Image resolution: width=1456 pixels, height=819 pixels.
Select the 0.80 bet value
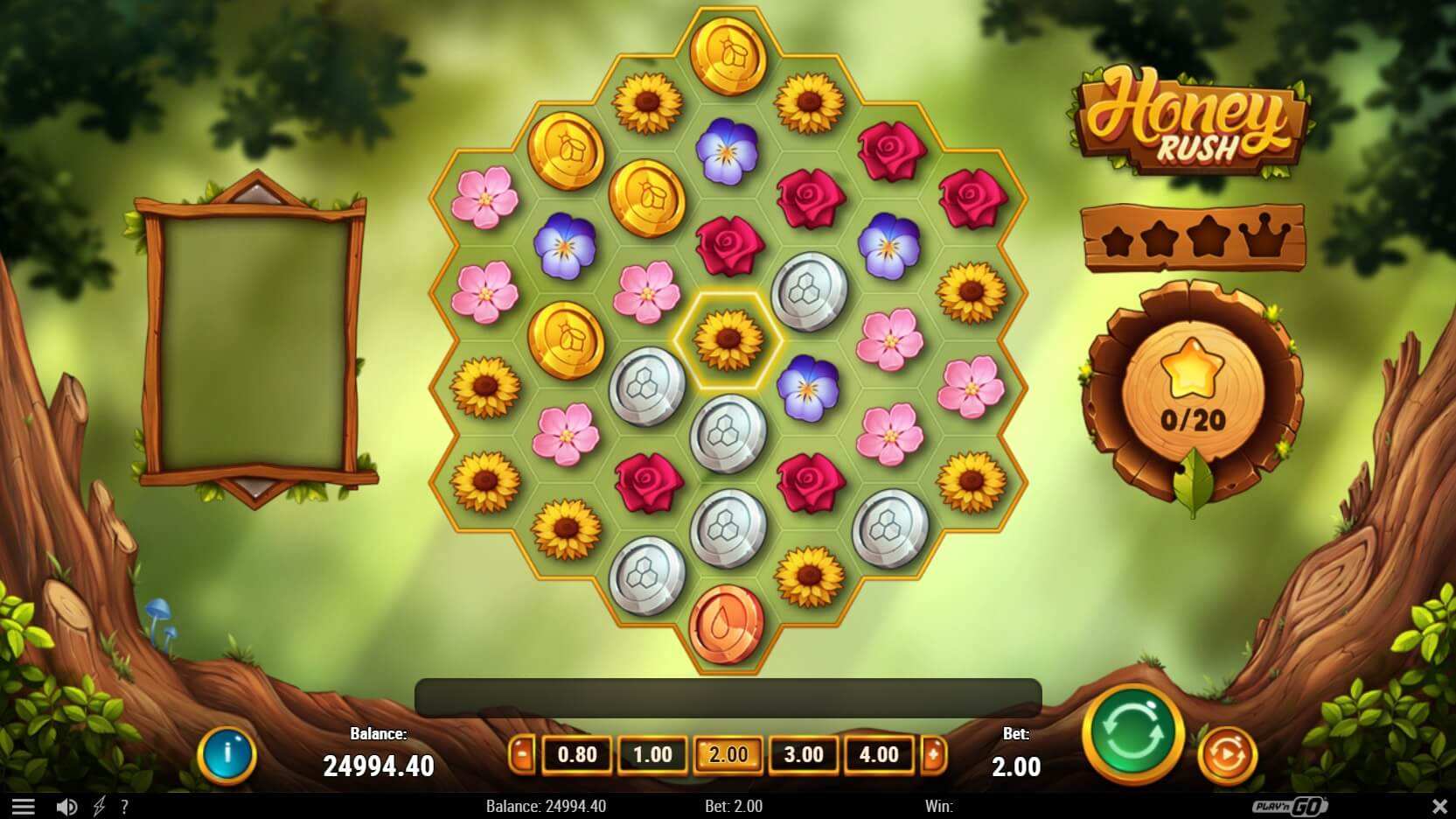coord(576,753)
